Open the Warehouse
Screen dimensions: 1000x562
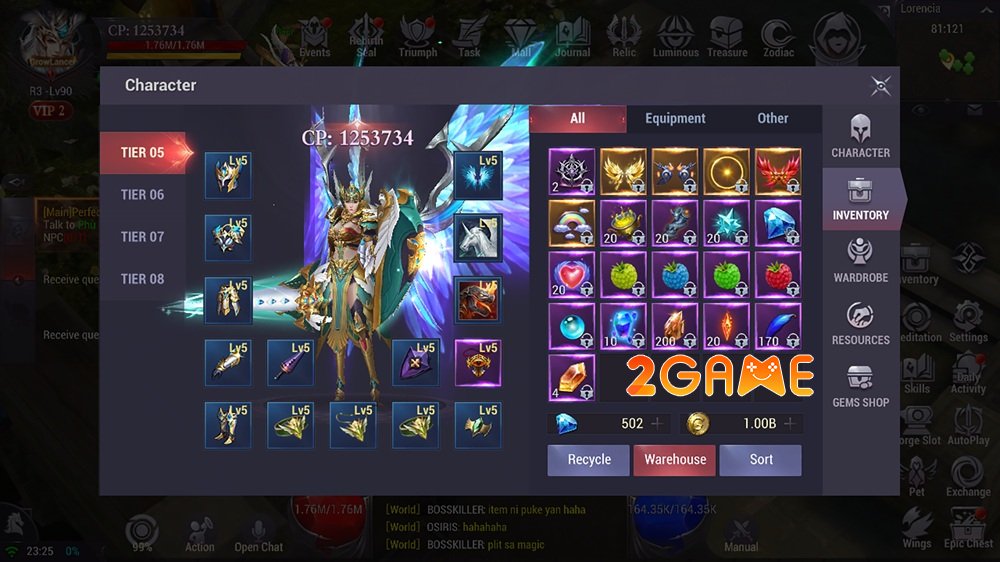point(675,460)
